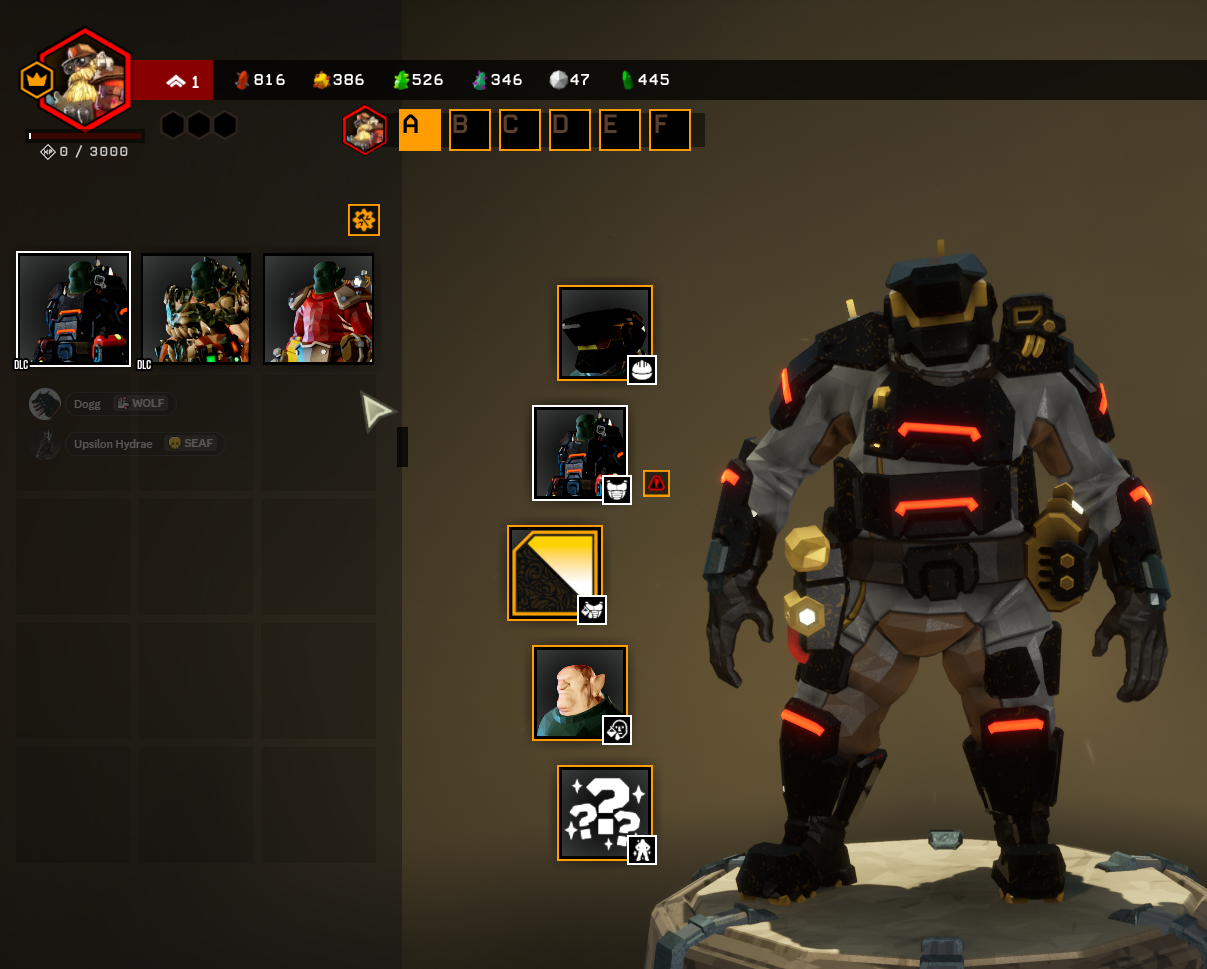This screenshot has height=969, width=1207.
Task: Open the helmet equipment slot
Action: [x=605, y=333]
